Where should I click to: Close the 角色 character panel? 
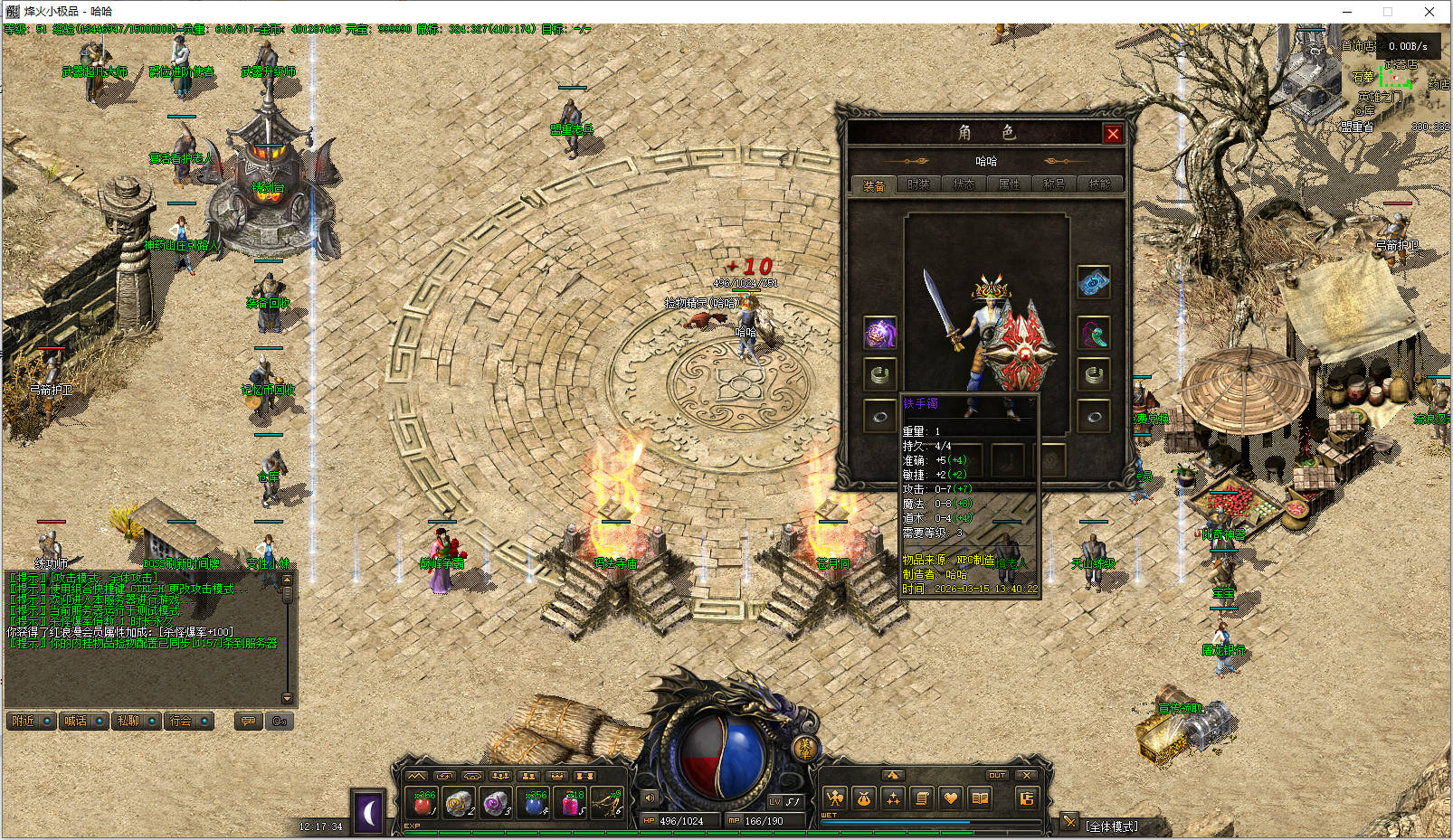[1113, 134]
